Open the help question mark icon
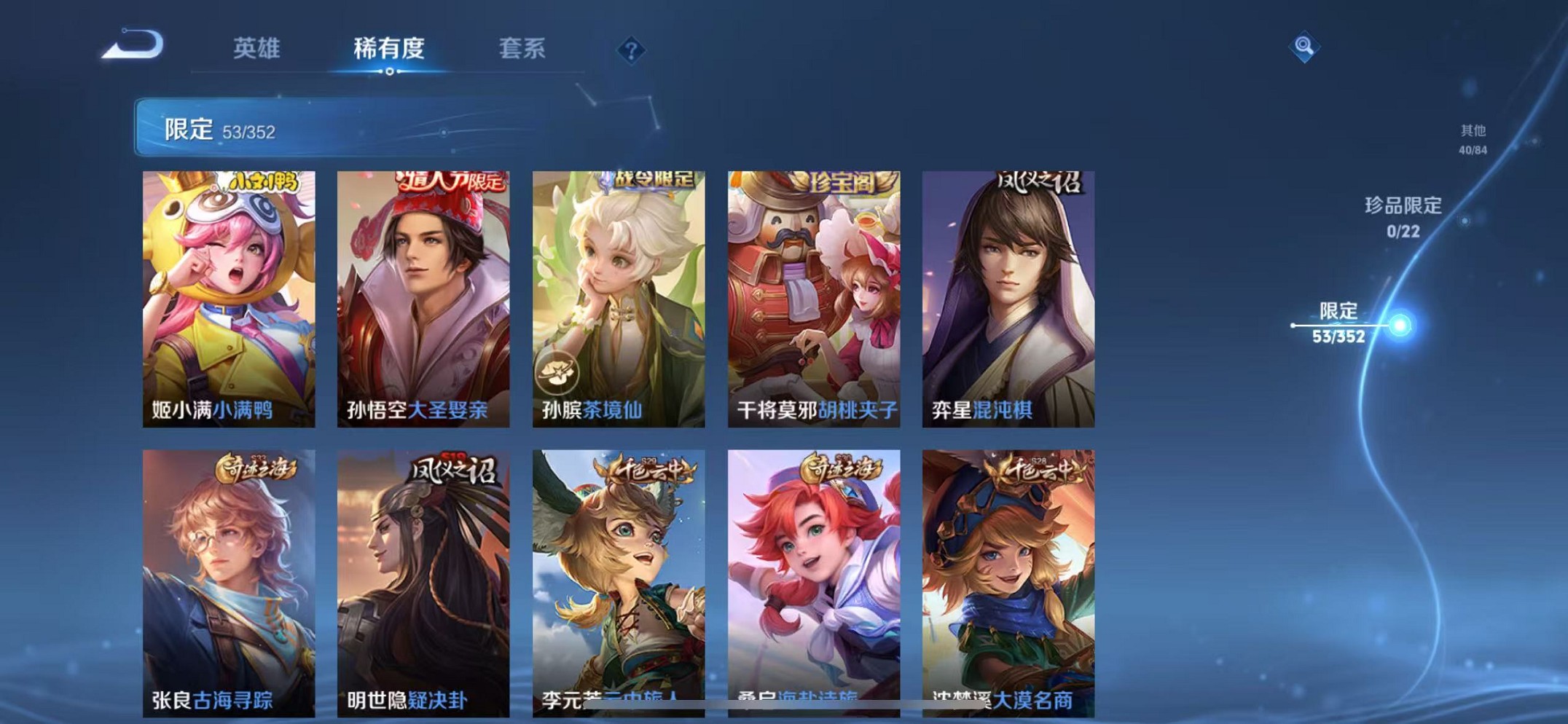1568x724 pixels. [x=632, y=49]
